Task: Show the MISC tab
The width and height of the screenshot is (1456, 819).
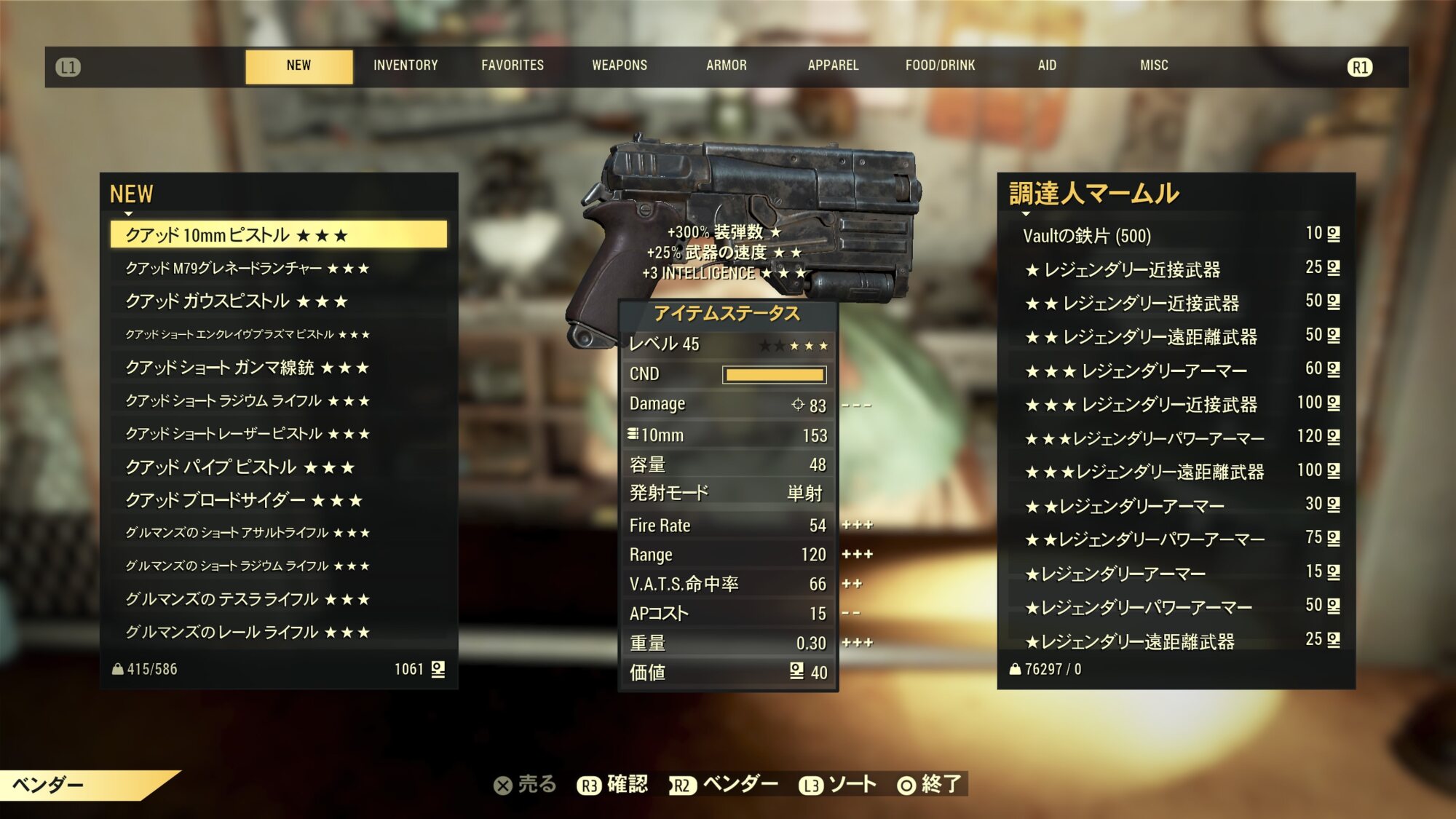Action: click(1154, 66)
